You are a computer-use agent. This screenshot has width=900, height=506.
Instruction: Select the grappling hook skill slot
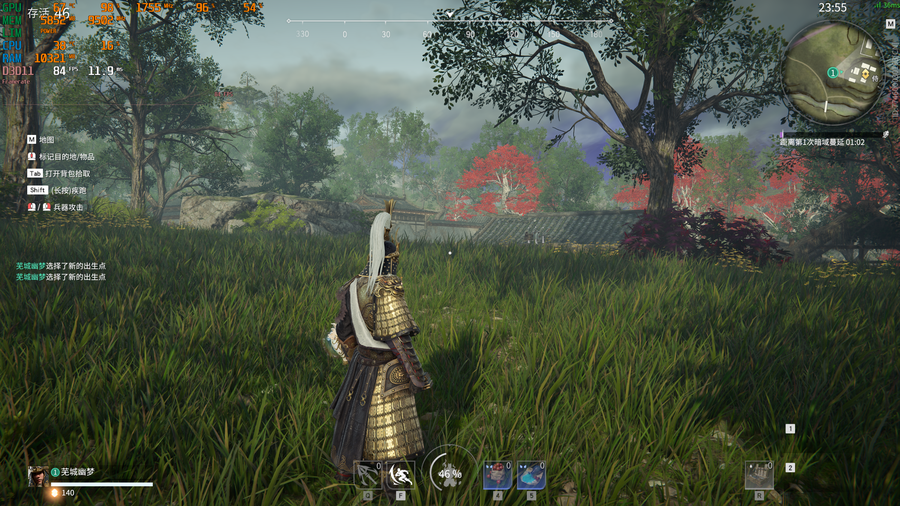(368, 475)
